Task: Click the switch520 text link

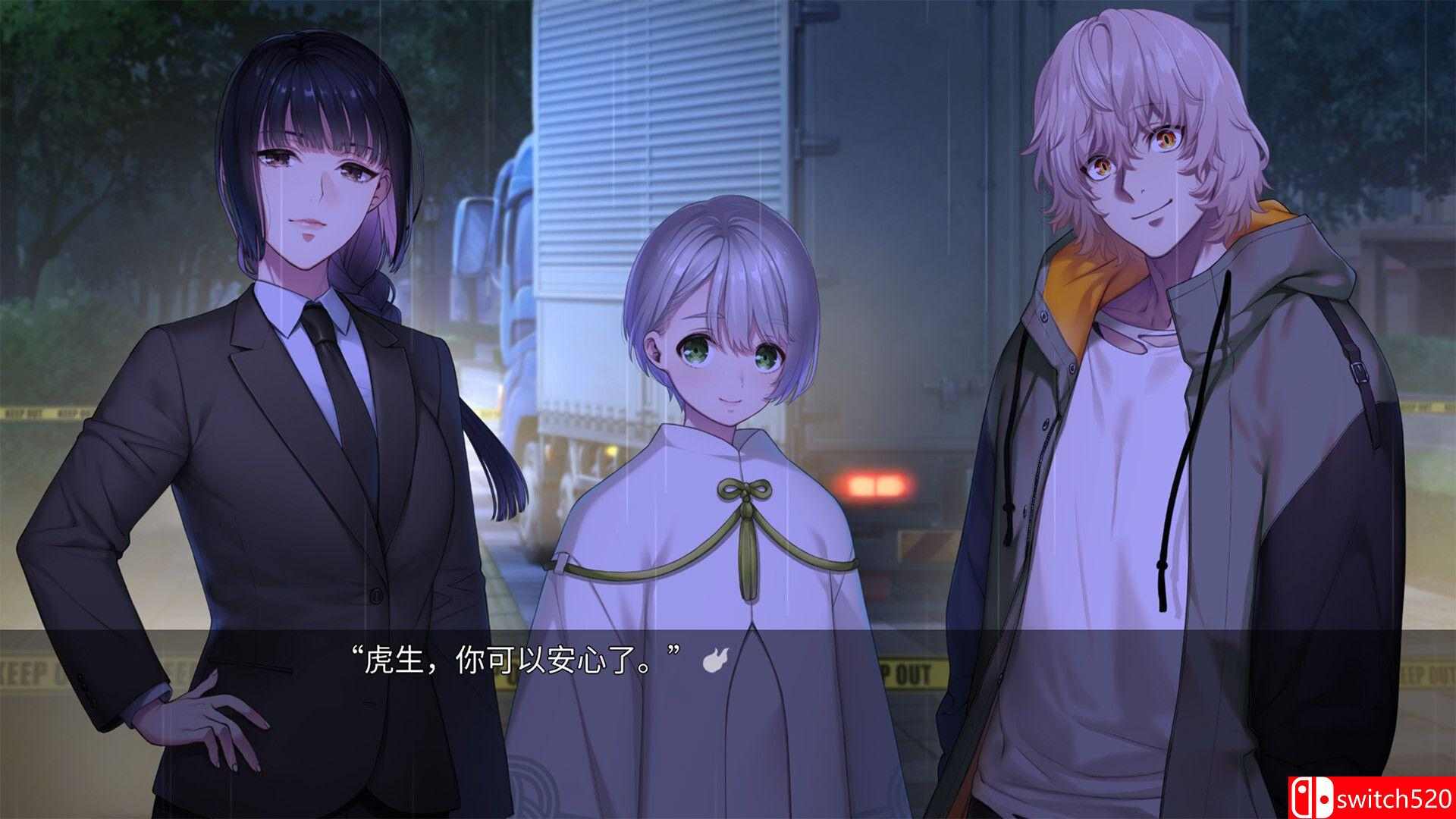Action: tap(1395, 798)
